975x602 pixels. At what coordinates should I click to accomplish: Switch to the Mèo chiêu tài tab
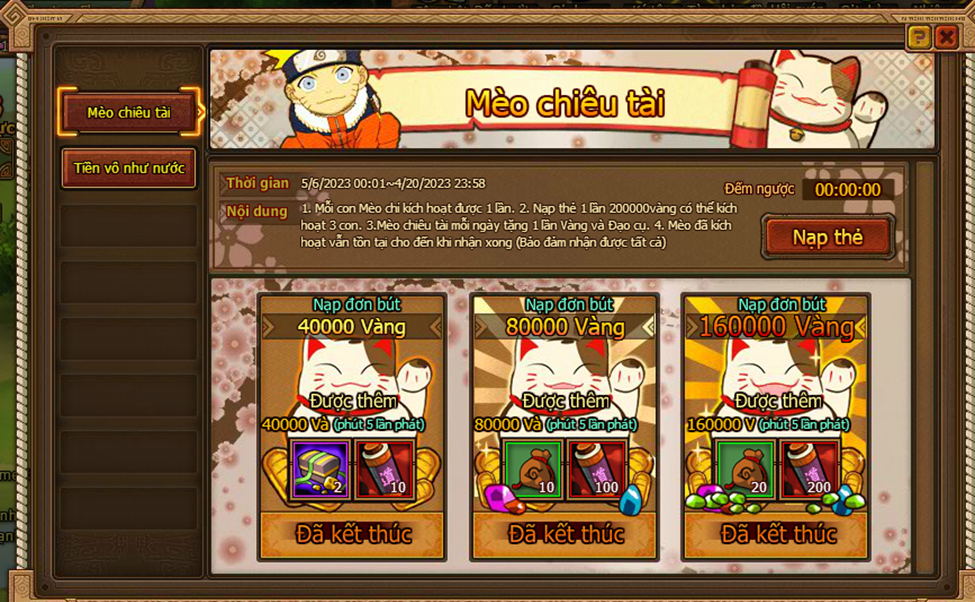point(128,113)
